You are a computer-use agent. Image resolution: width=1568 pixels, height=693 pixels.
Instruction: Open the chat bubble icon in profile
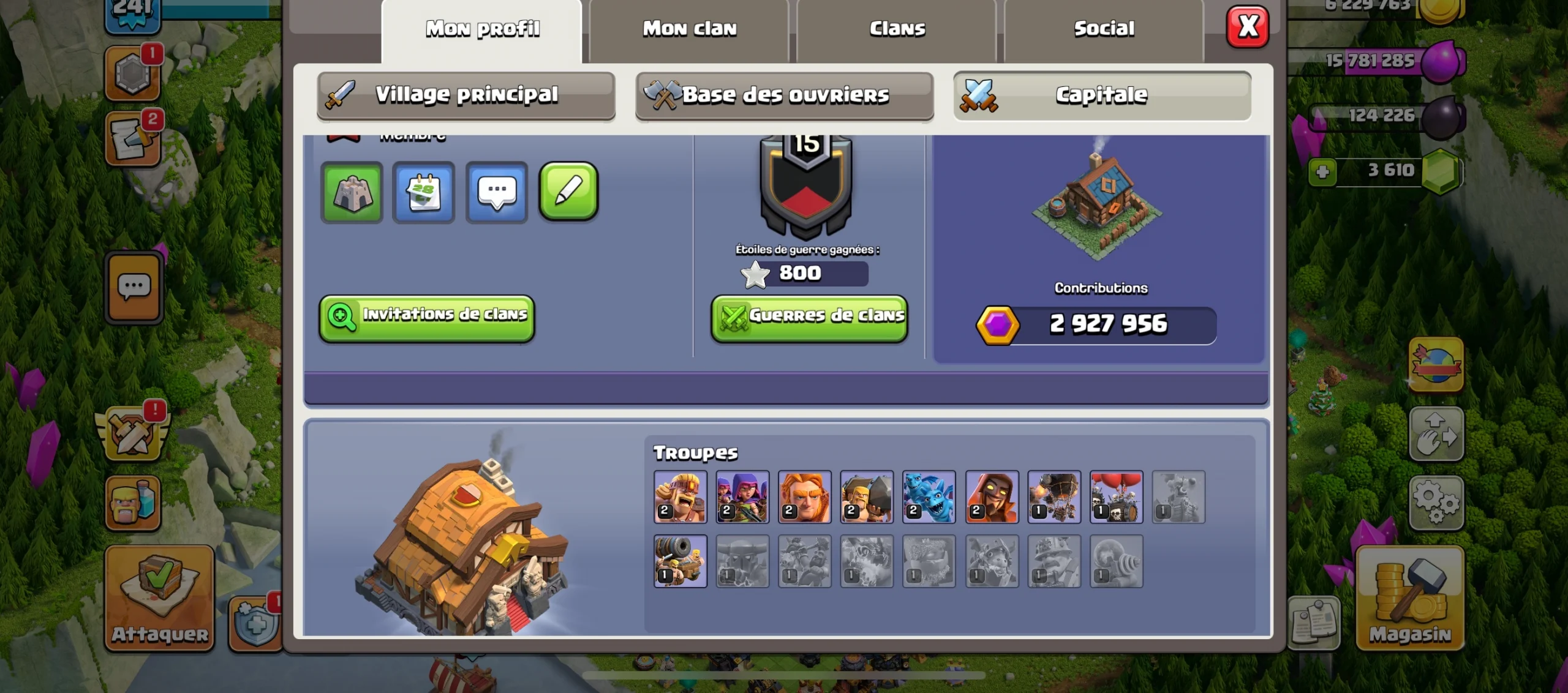497,193
